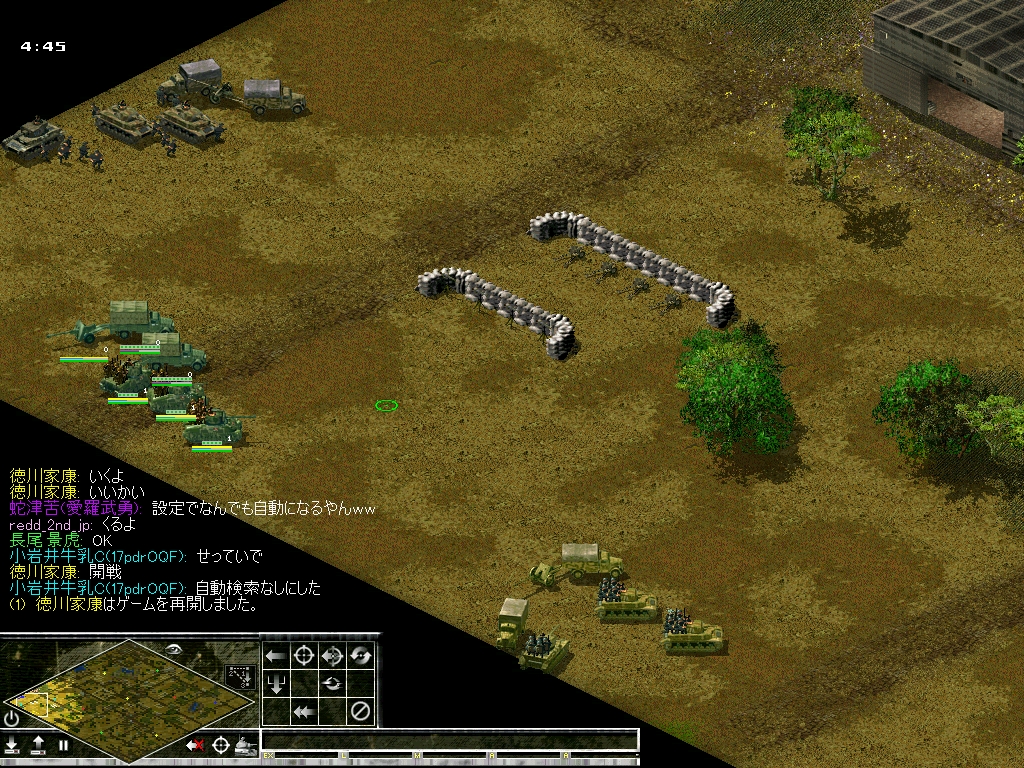The height and width of the screenshot is (768, 1024).
Task: Activate the crosshair attack command in grid
Action: (x=304, y=656)
